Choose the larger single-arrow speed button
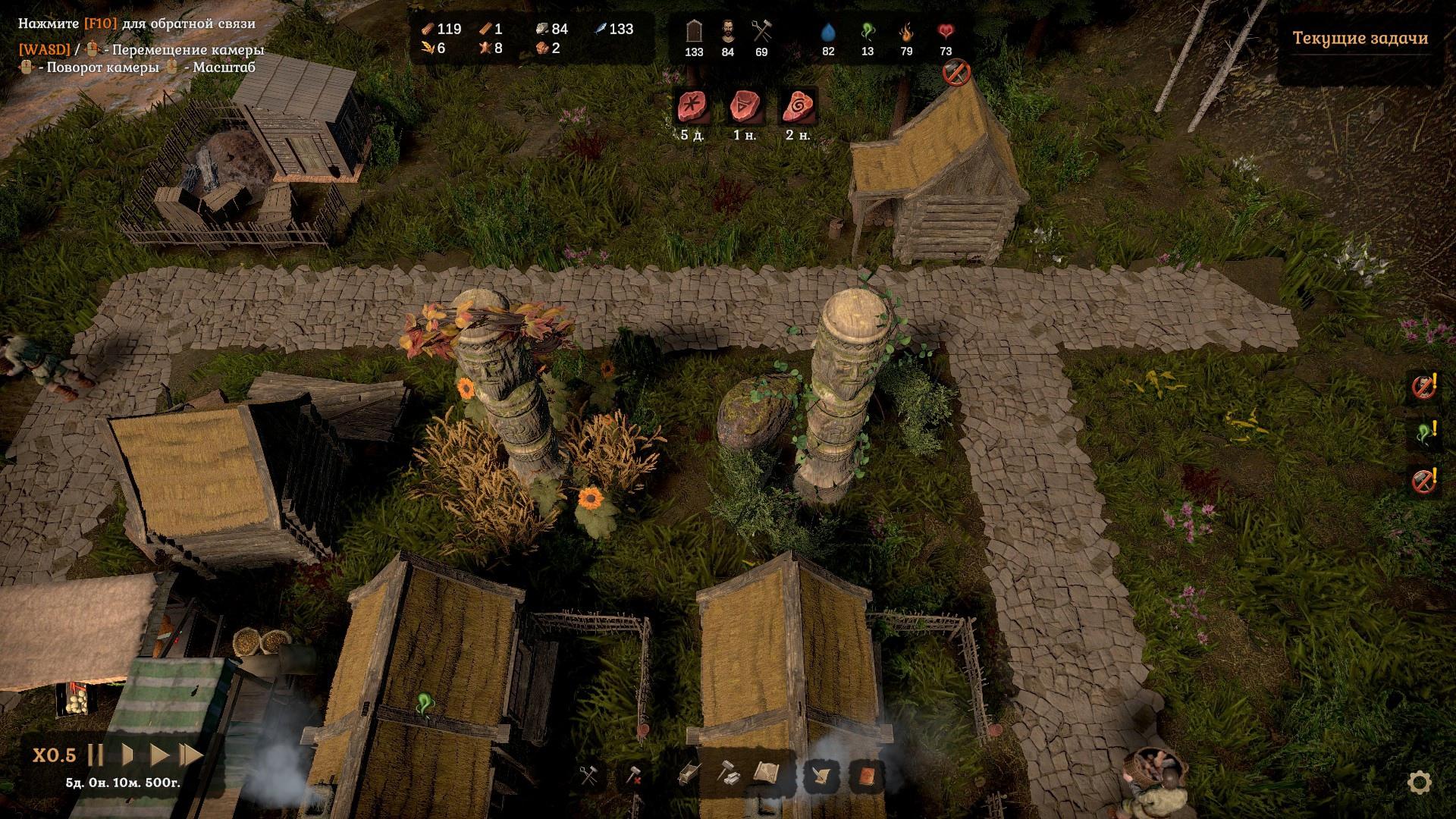 coord(159,755)
